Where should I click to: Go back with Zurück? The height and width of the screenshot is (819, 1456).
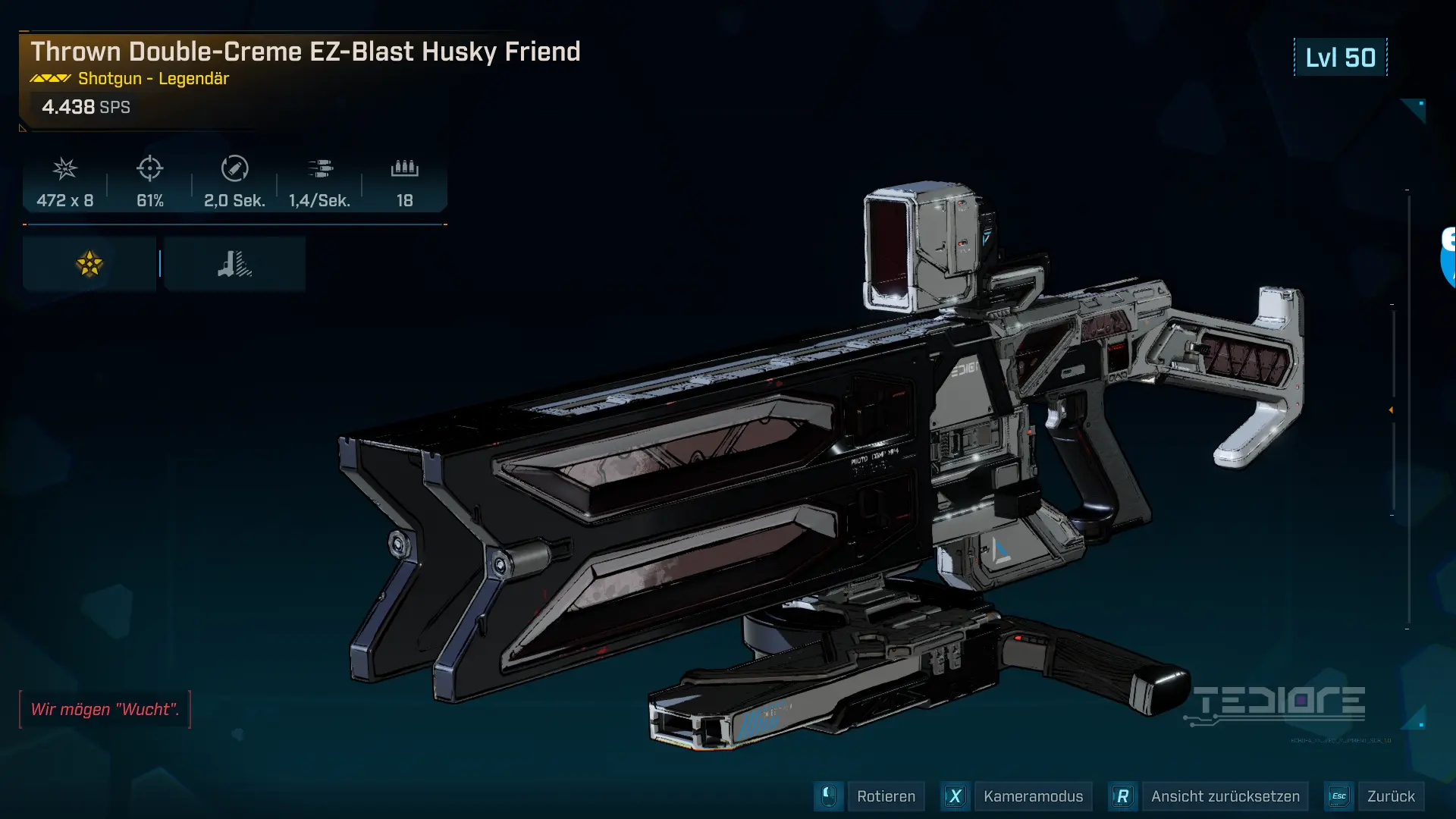coord(1390,796)
